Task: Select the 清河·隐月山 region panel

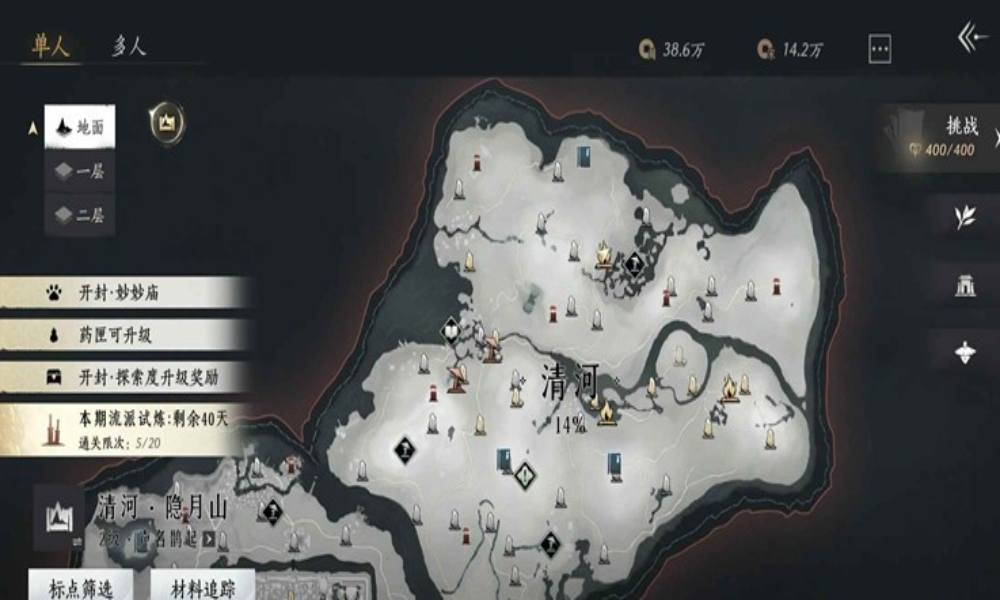Action: coord(140,517)
